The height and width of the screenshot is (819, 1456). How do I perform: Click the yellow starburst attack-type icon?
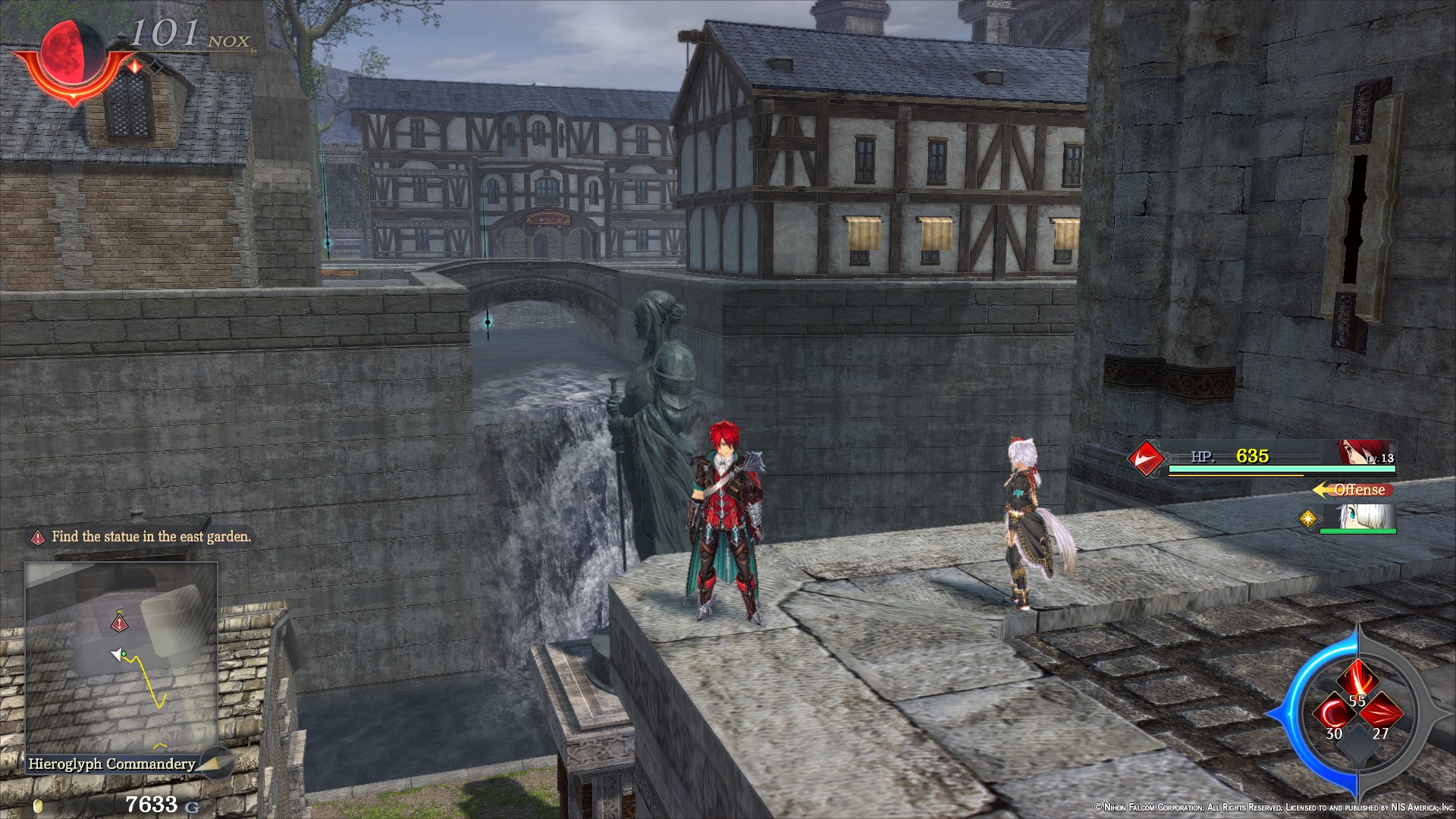point(1308,519)
